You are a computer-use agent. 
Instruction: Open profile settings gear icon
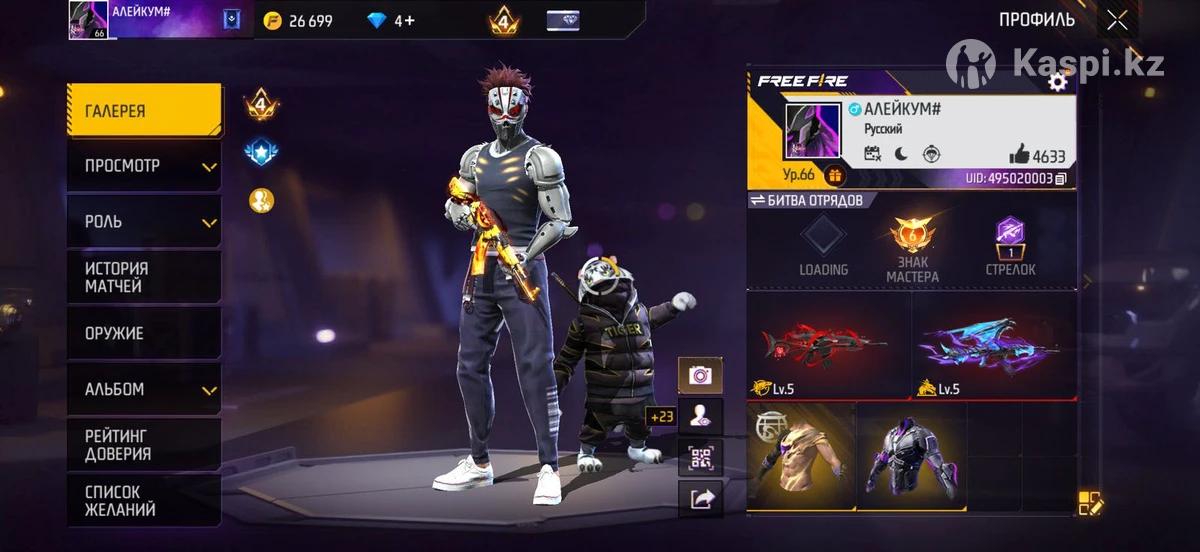pyautogui.click(x=1057, y=82)
